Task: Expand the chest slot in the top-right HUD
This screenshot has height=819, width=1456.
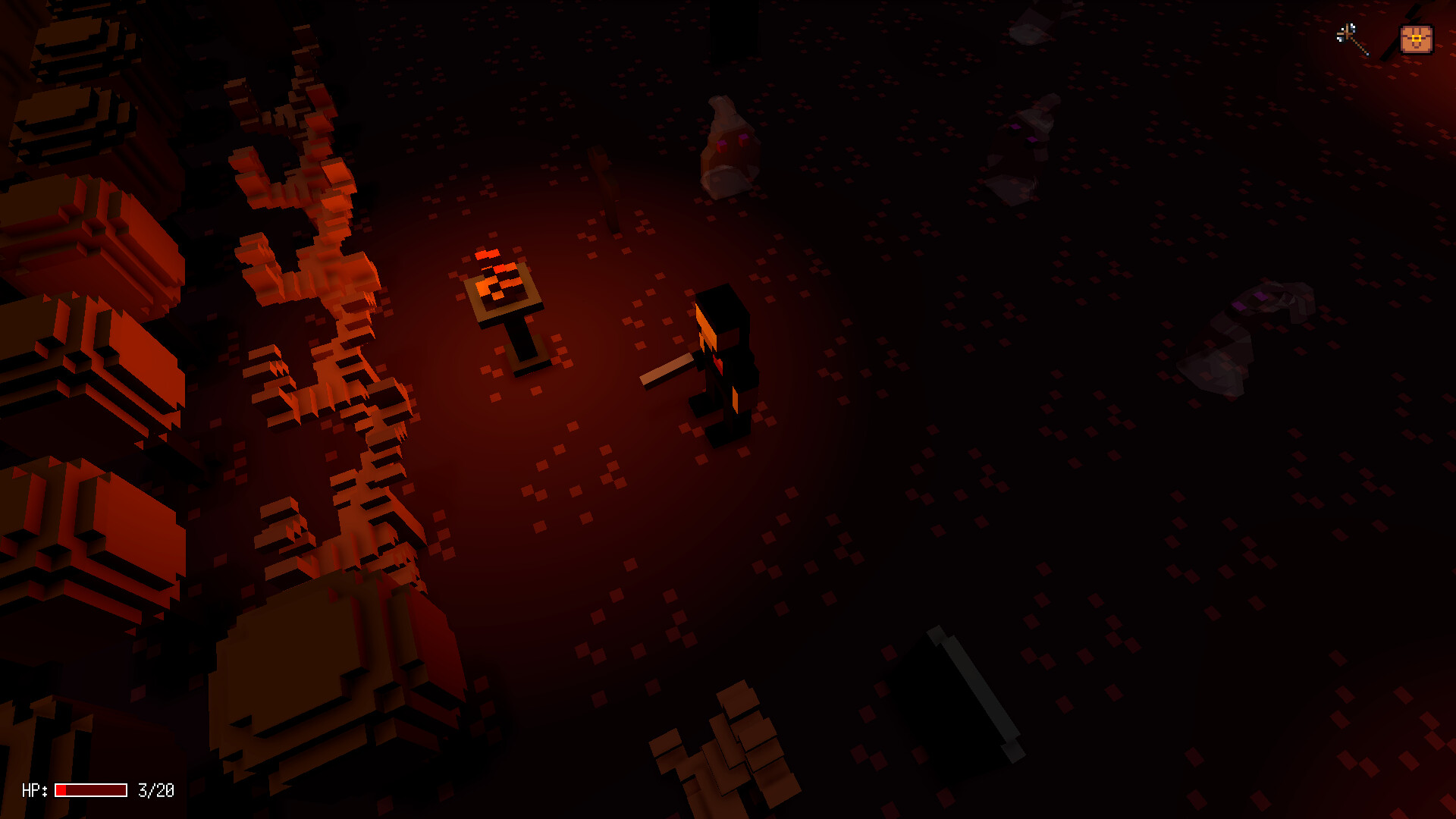Action: pyautogui.click(x=1417, y=37)
